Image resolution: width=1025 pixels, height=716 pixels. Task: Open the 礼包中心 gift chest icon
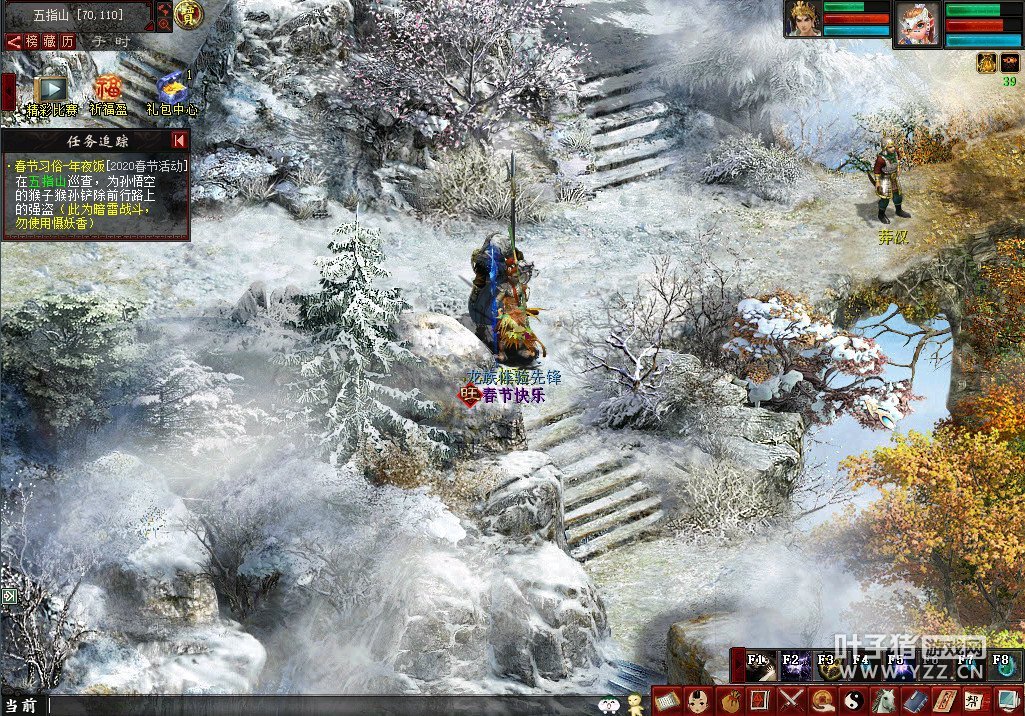(172, 88)
